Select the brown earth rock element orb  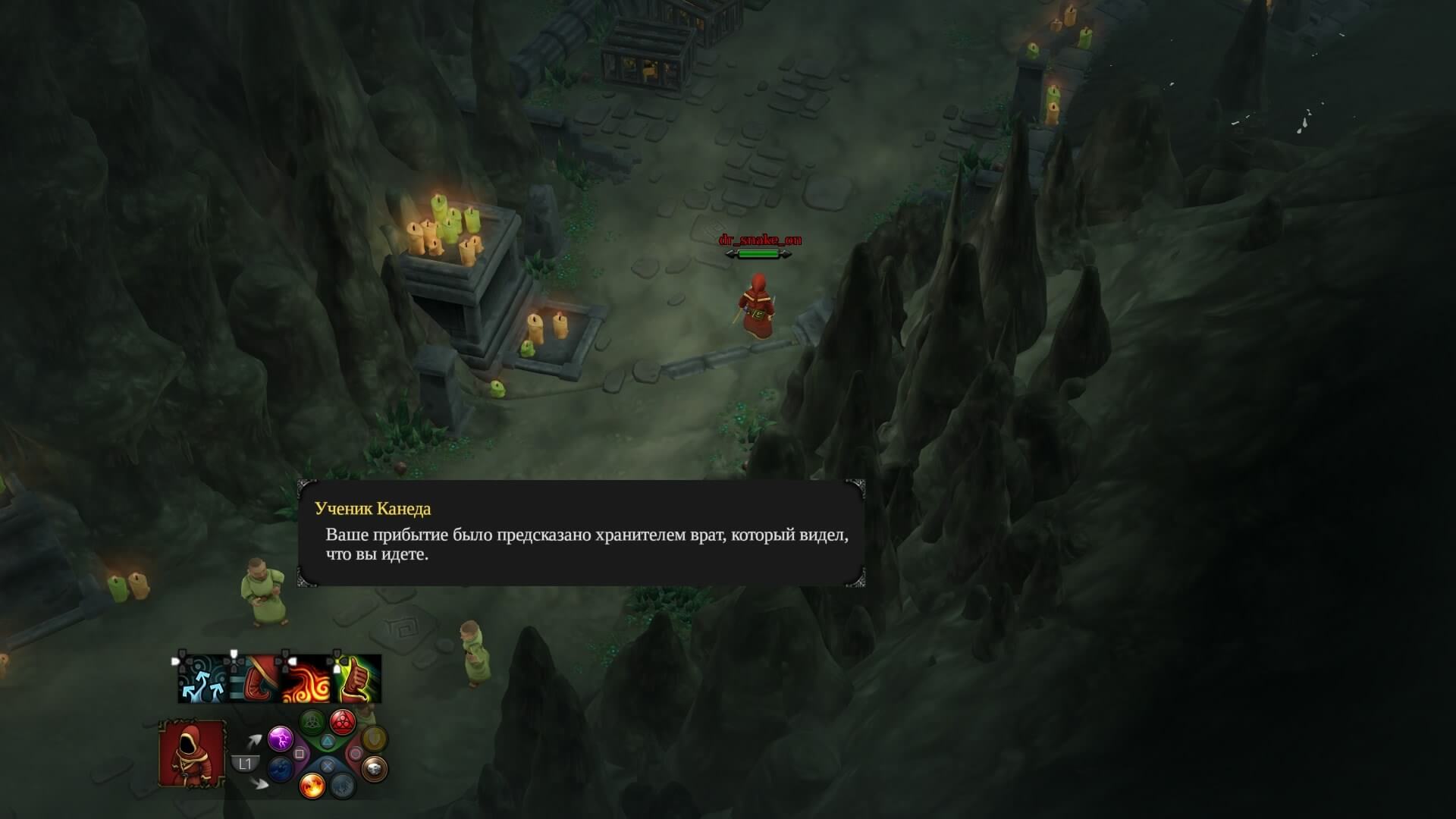tap(374, 769)
